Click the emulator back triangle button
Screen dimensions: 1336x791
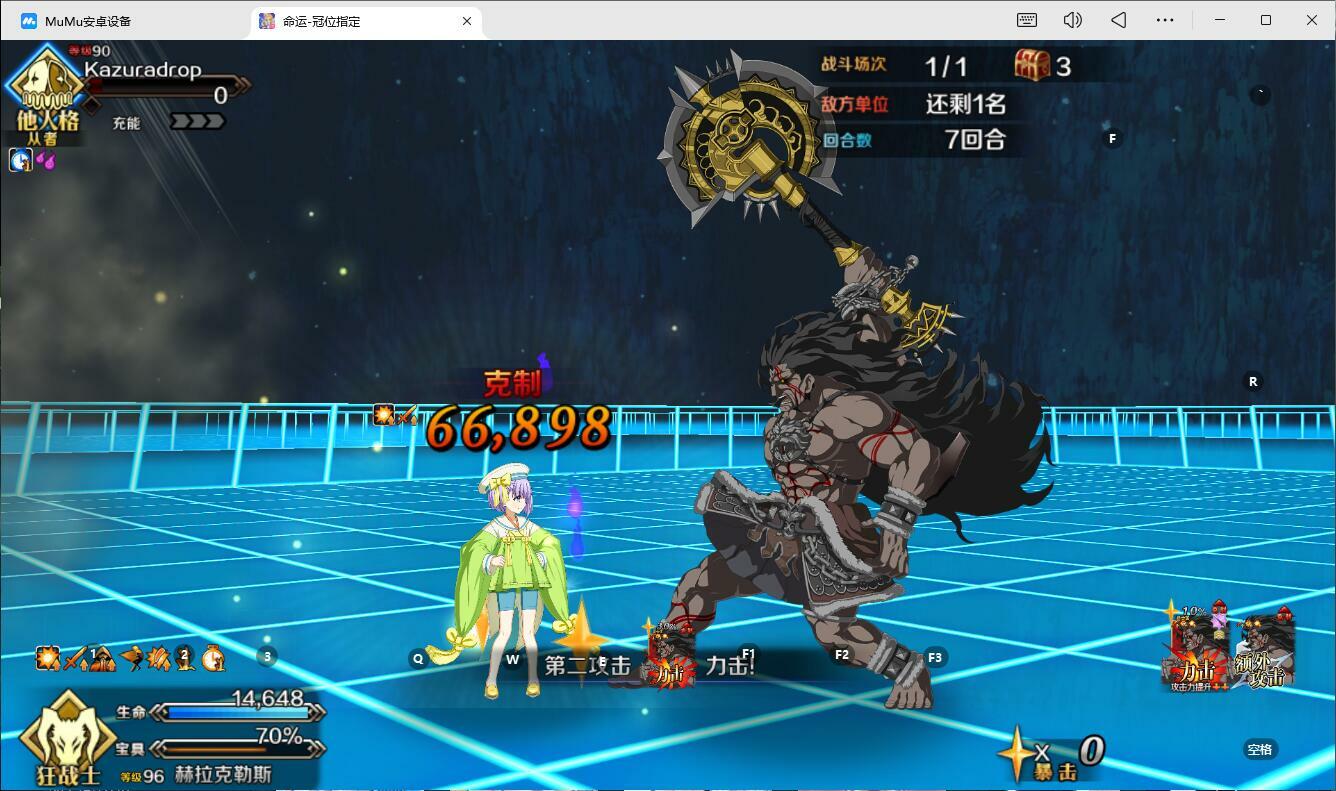coord(1119,20)
